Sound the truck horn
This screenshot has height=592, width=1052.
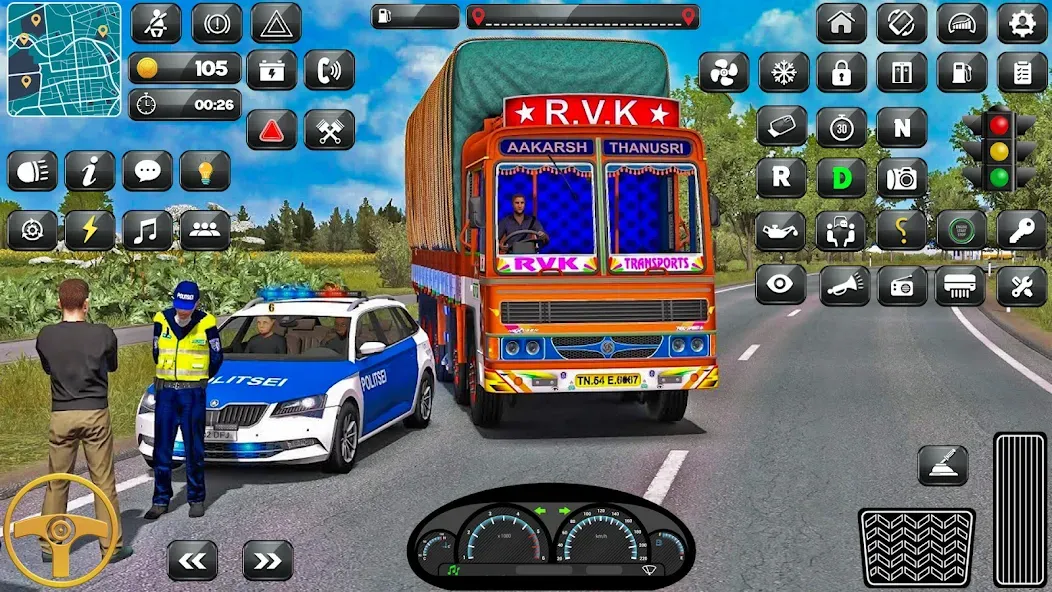(x=843, y=286)
